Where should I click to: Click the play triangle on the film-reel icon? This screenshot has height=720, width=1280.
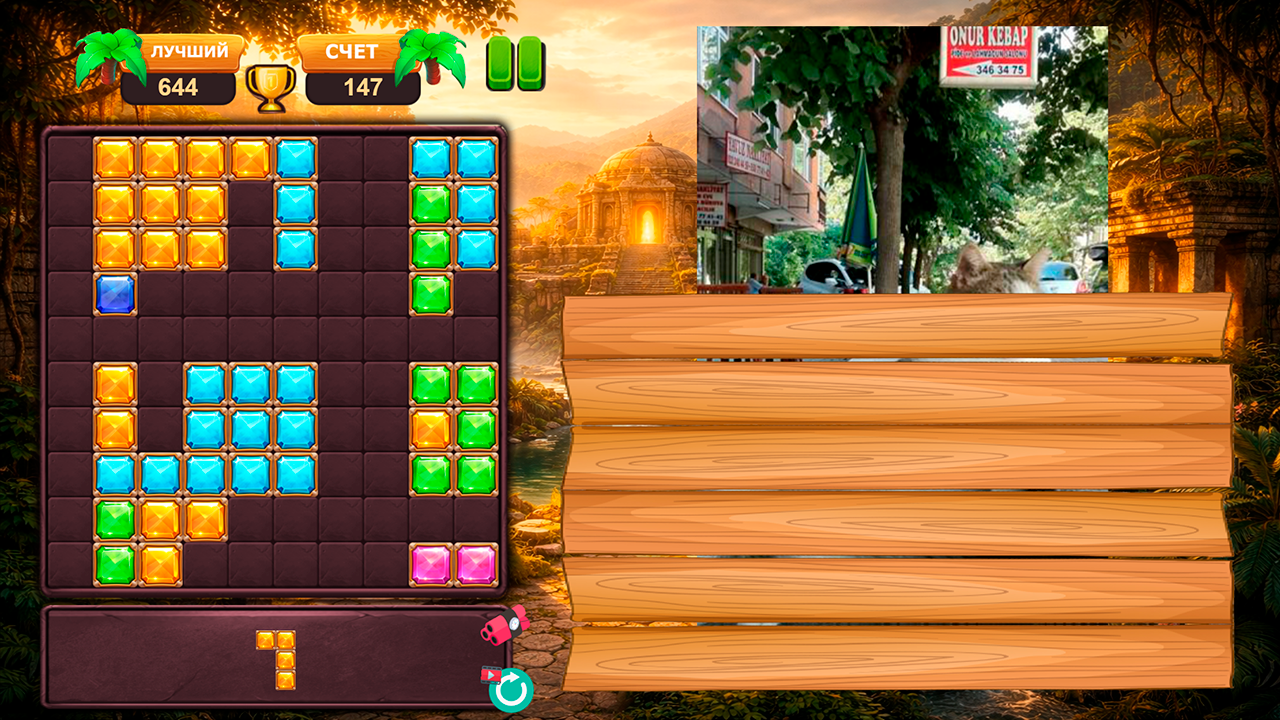coord(491,674)
